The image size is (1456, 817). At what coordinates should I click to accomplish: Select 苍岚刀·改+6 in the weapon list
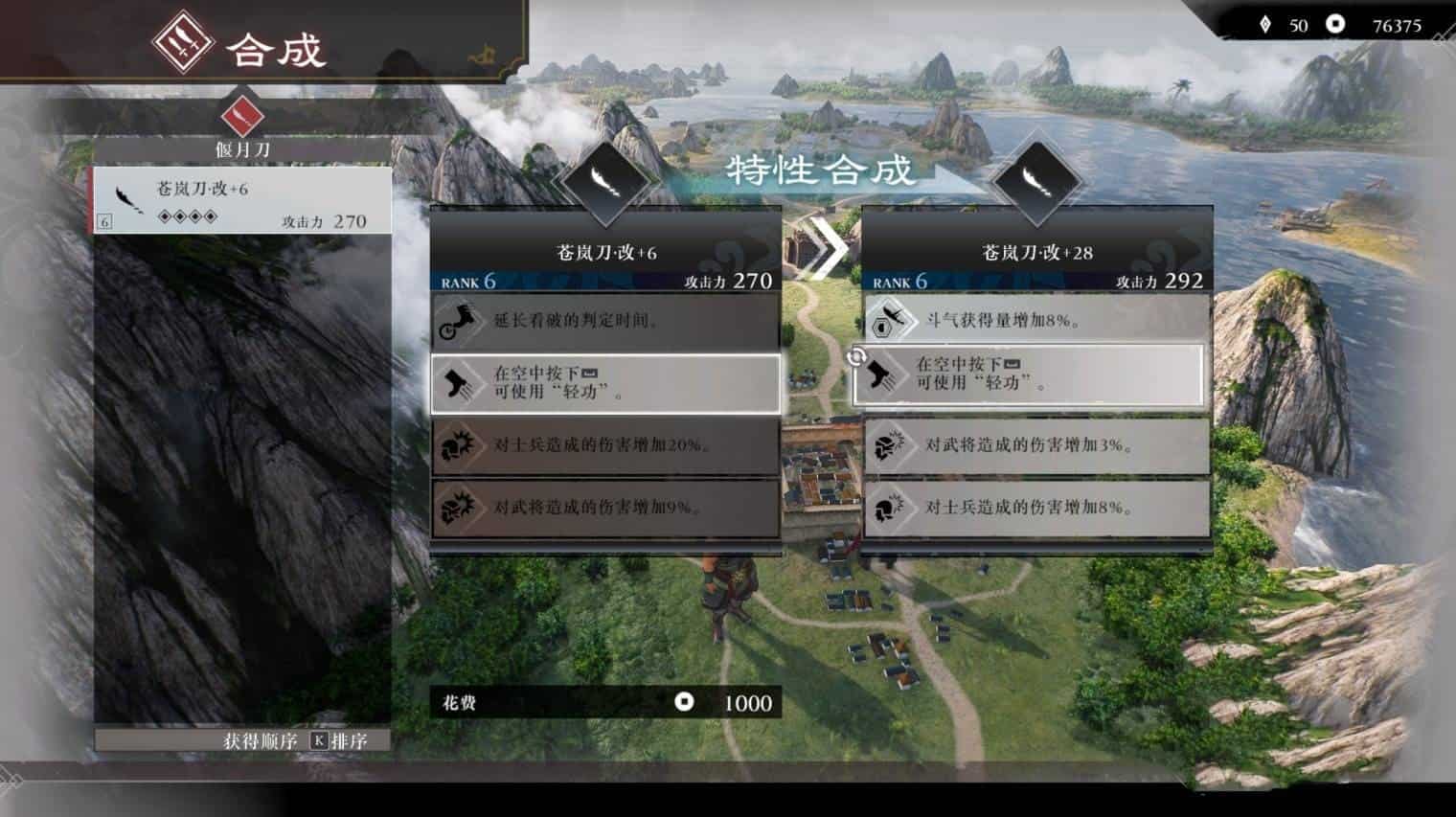tap(241, 202)
